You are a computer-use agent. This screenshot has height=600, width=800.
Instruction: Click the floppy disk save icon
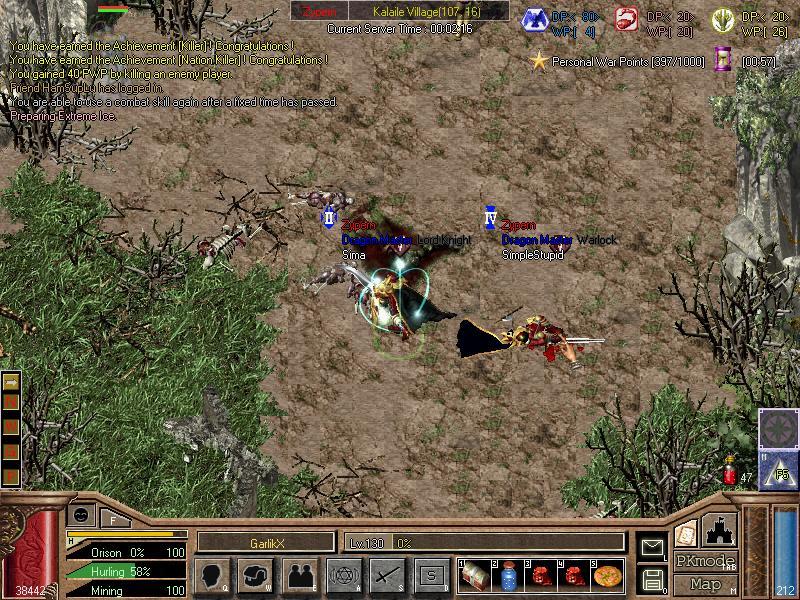(x=651, y=579)
